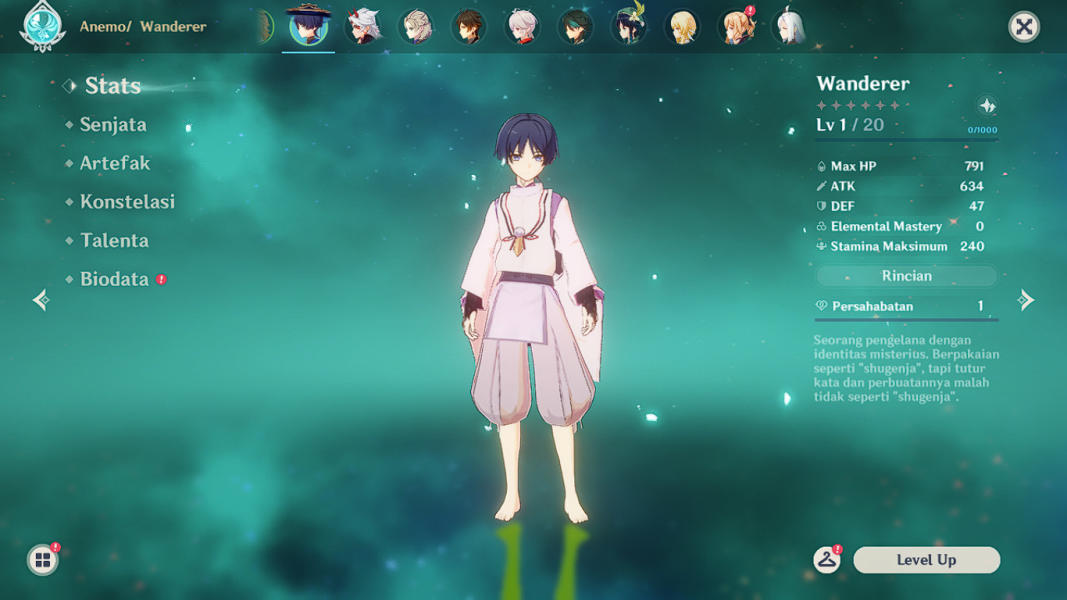Go to the Talenta menu

[x=114, y=241]
